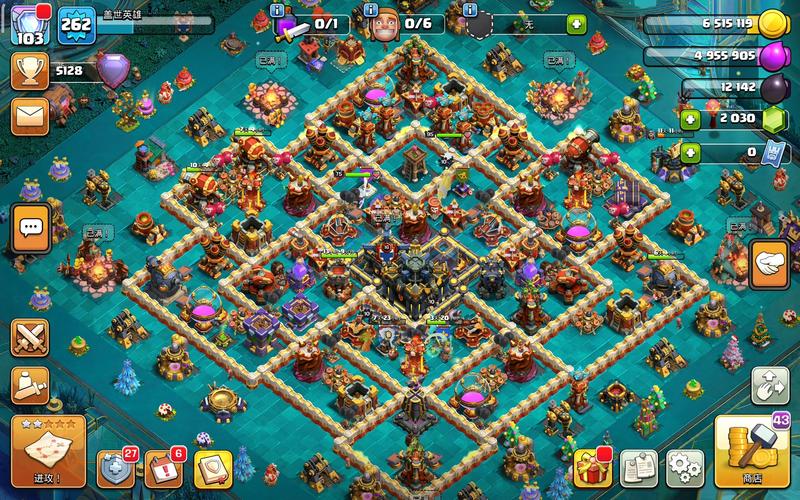The image size is (800, 500).
Task: Open the yellow book icon
Action: [212, 466]
